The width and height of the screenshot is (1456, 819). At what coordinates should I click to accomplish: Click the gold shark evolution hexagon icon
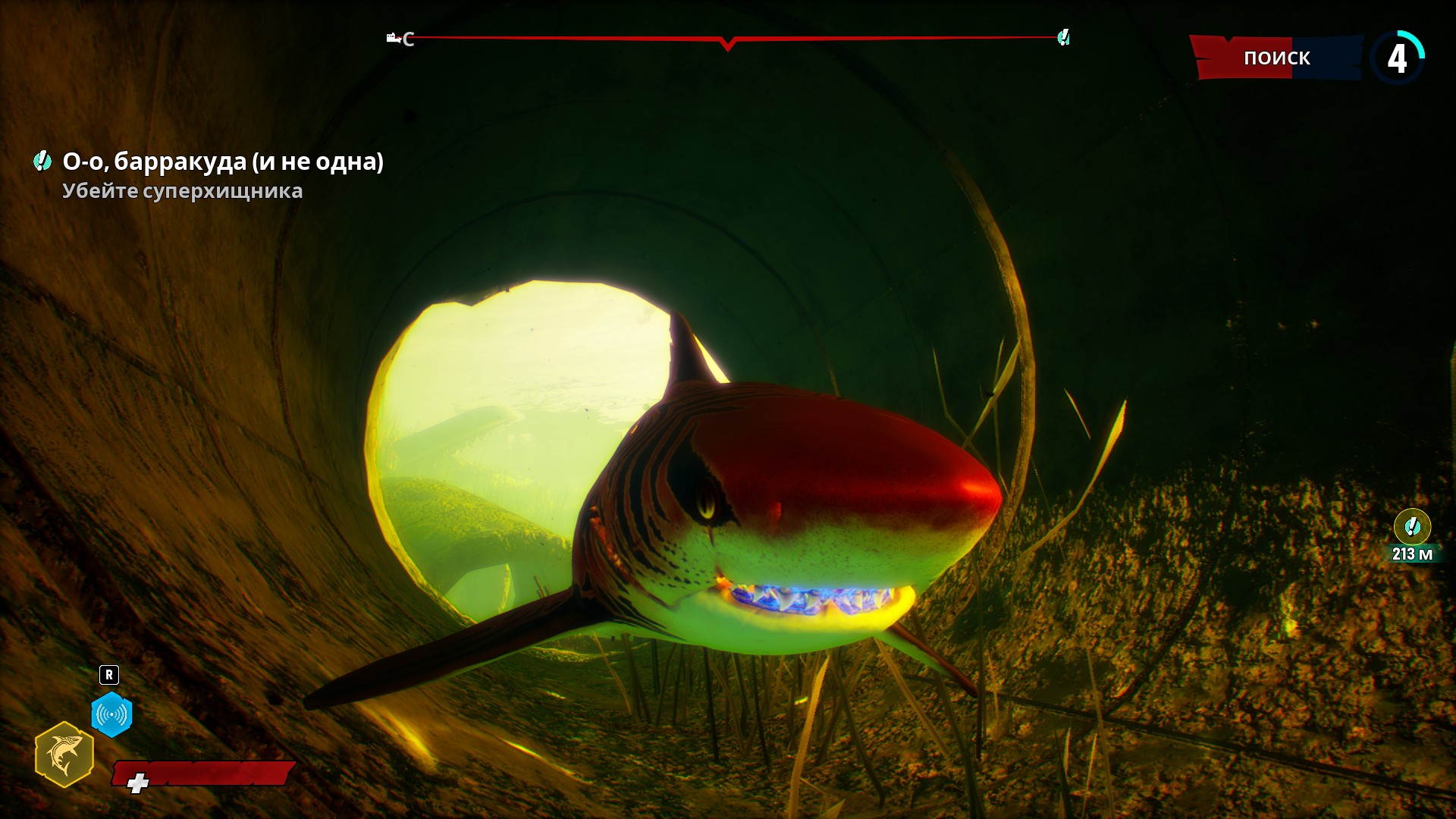[64, 755]
